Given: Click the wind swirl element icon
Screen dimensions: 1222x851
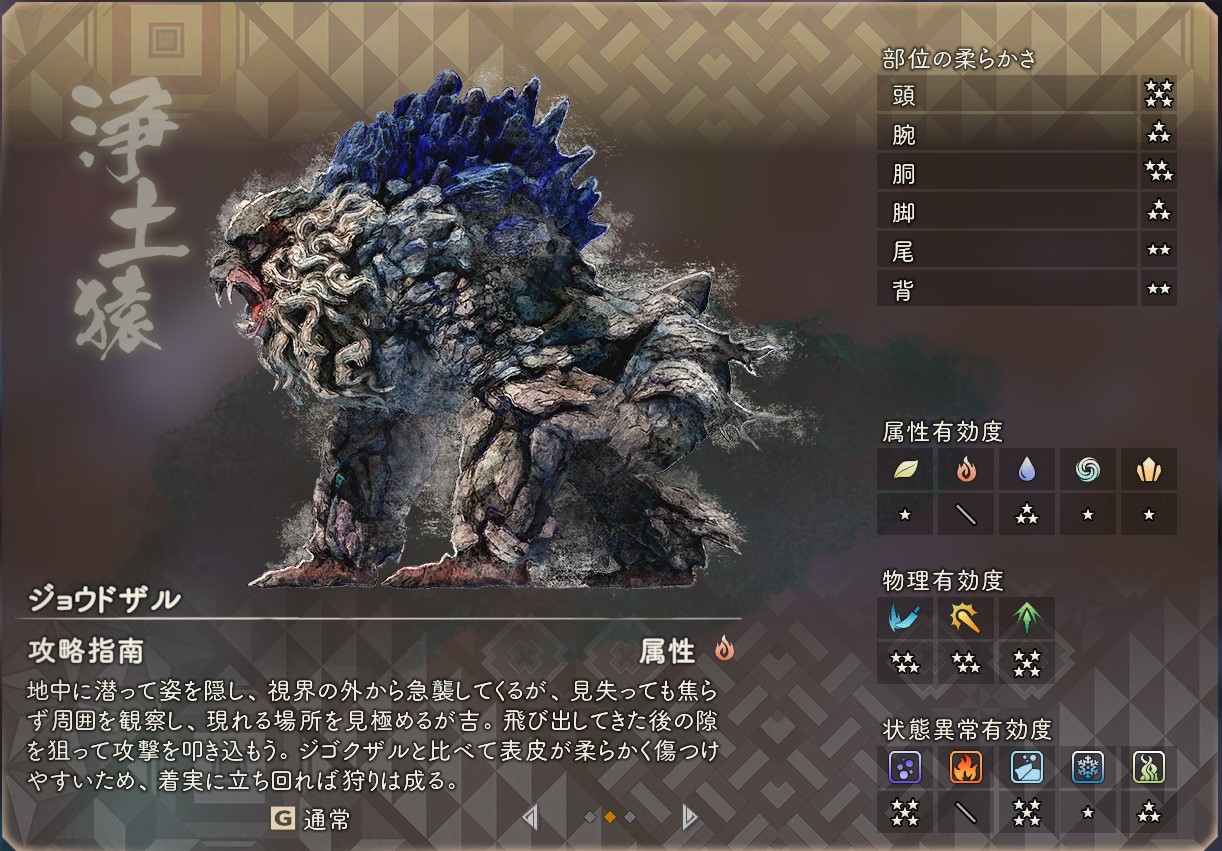Looking at the screenshot, I should (1088, 470).
